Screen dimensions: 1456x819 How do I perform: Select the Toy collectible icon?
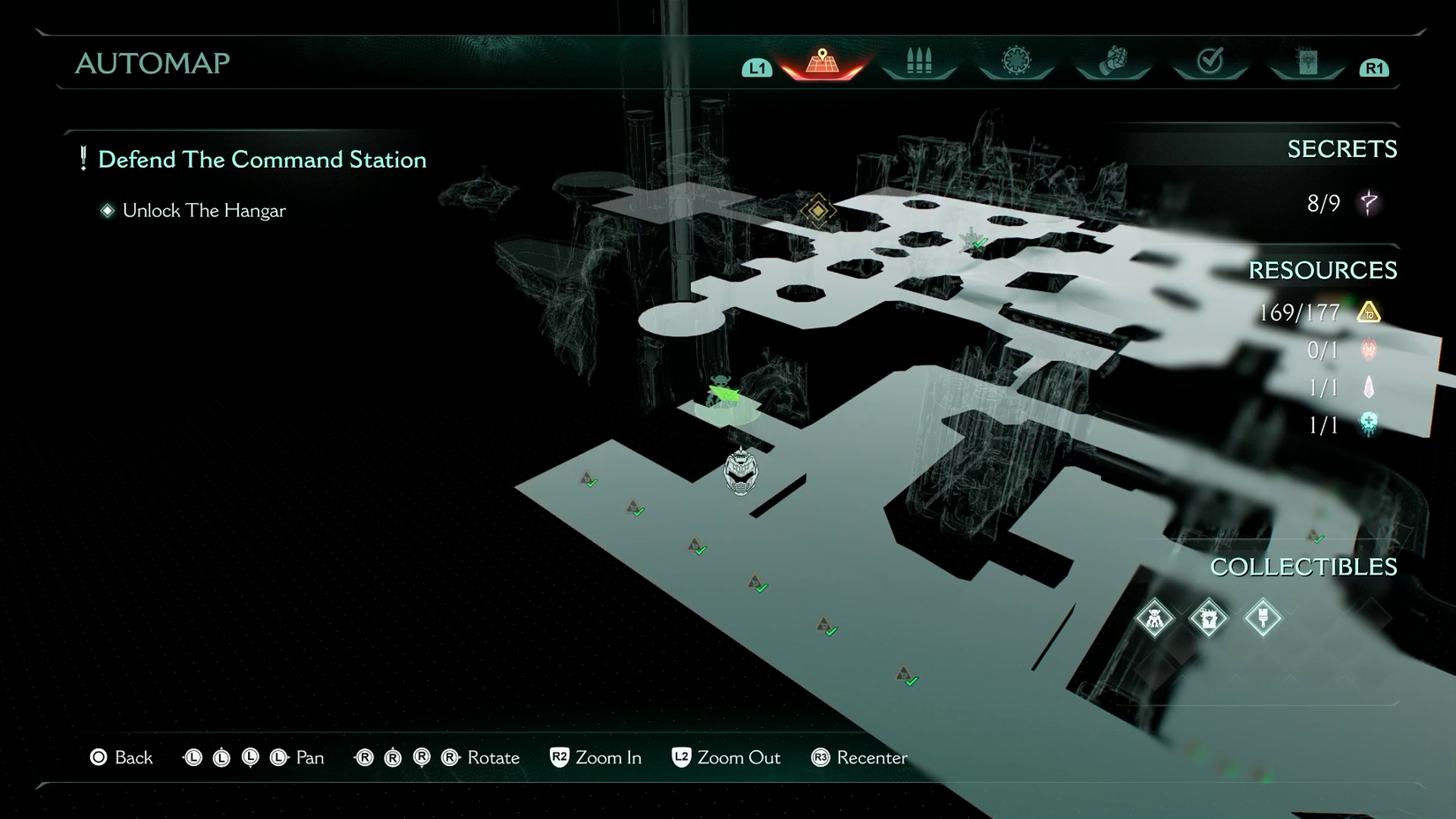(1154, 619)
